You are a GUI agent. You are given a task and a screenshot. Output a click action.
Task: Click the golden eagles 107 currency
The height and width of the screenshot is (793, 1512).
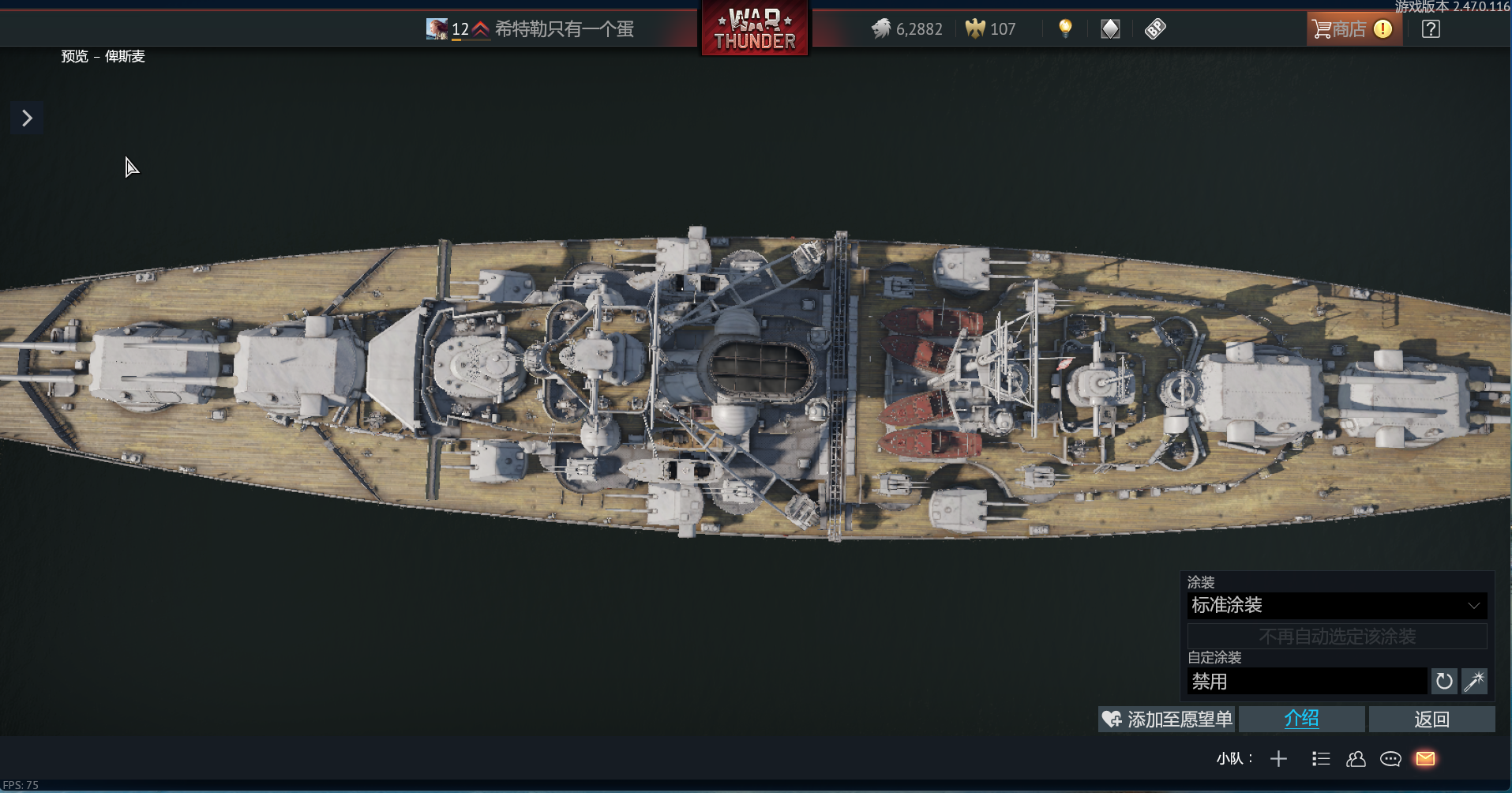[991, 29]
